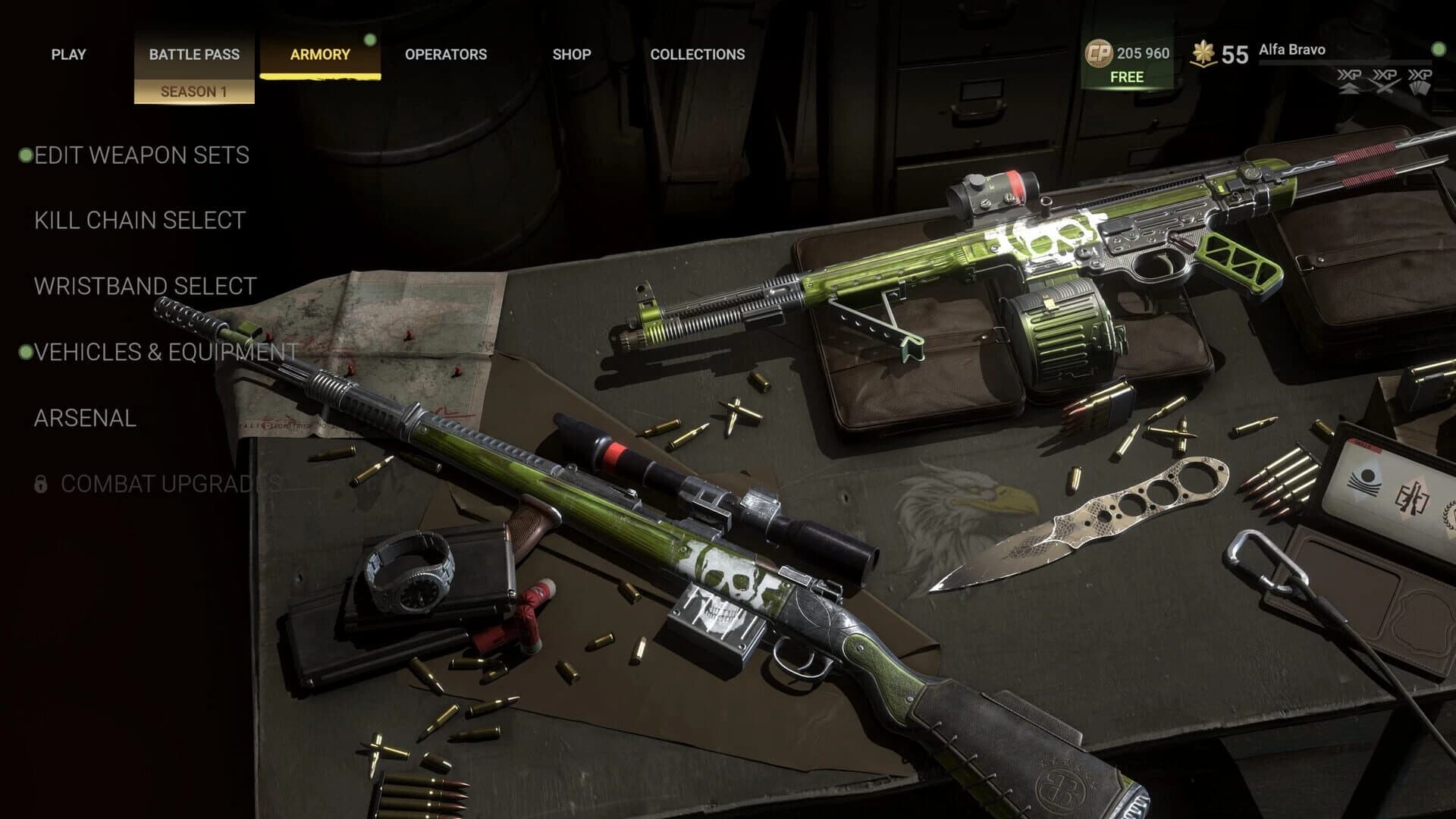Click the green dot beside Edit Weapon Sets
The width and height of the screenshot is (1456, 819).
[27, 155]
